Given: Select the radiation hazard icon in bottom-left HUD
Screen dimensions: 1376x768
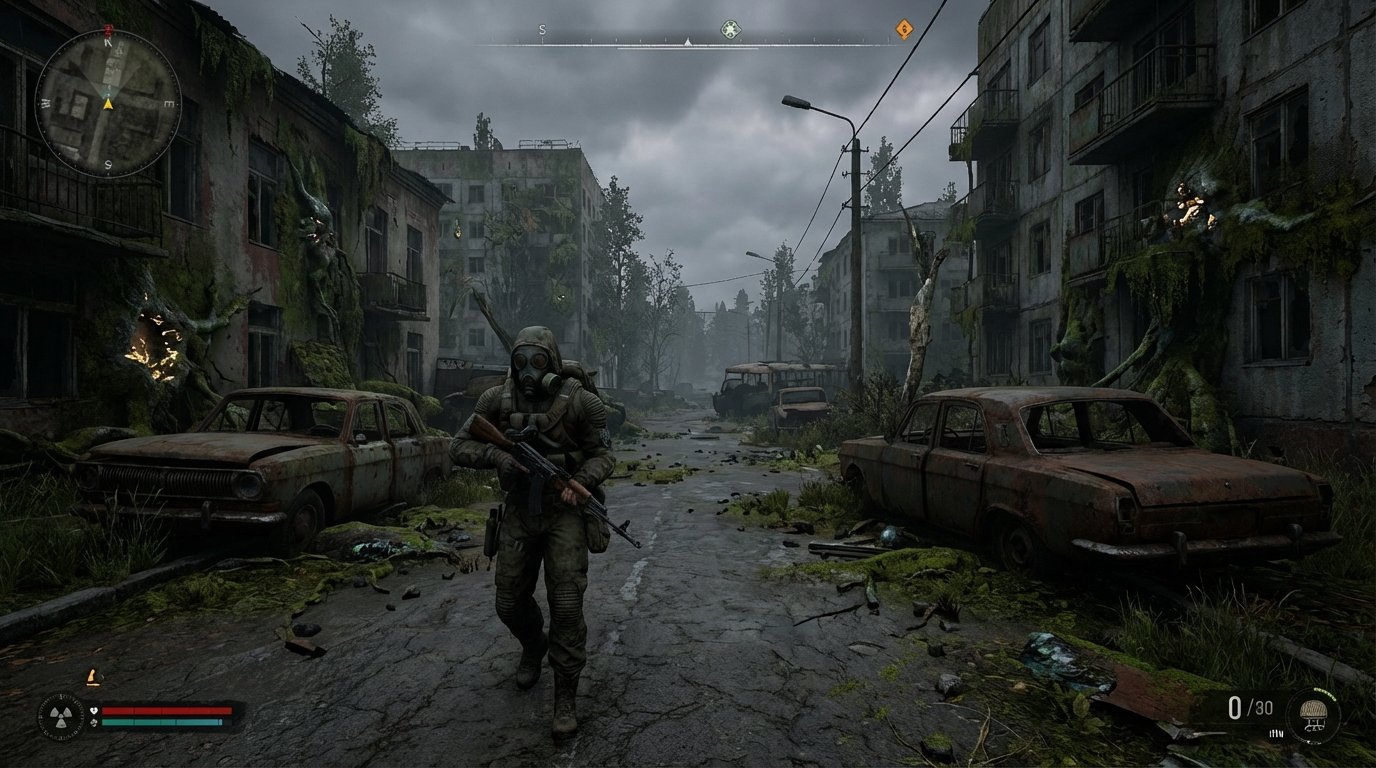Looking at the screenshot, I should [61, 717].
